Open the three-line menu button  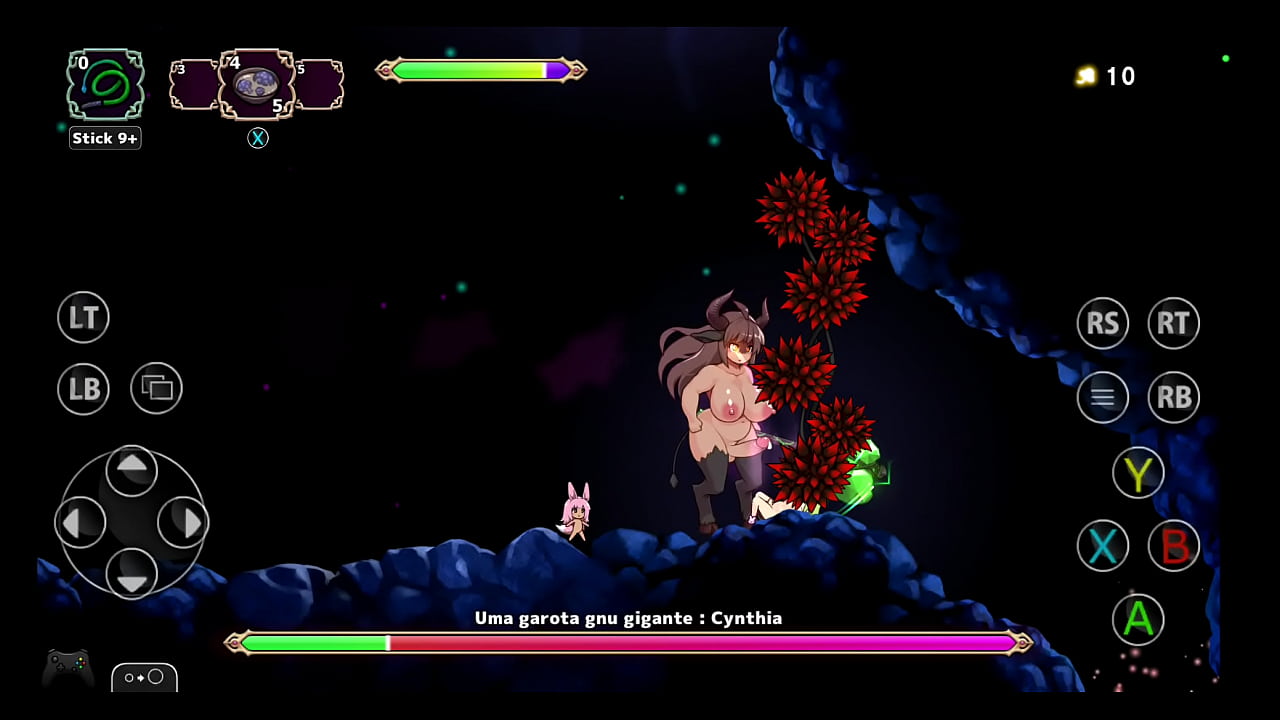point(1102,397)
